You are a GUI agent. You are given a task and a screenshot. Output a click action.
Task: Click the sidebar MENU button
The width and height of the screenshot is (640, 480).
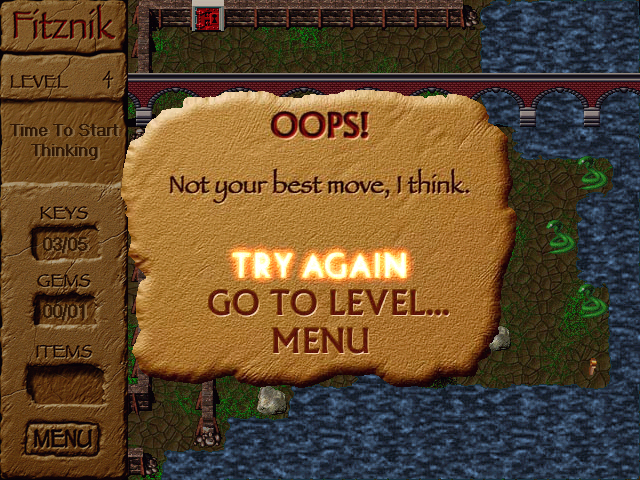point(63,437)
